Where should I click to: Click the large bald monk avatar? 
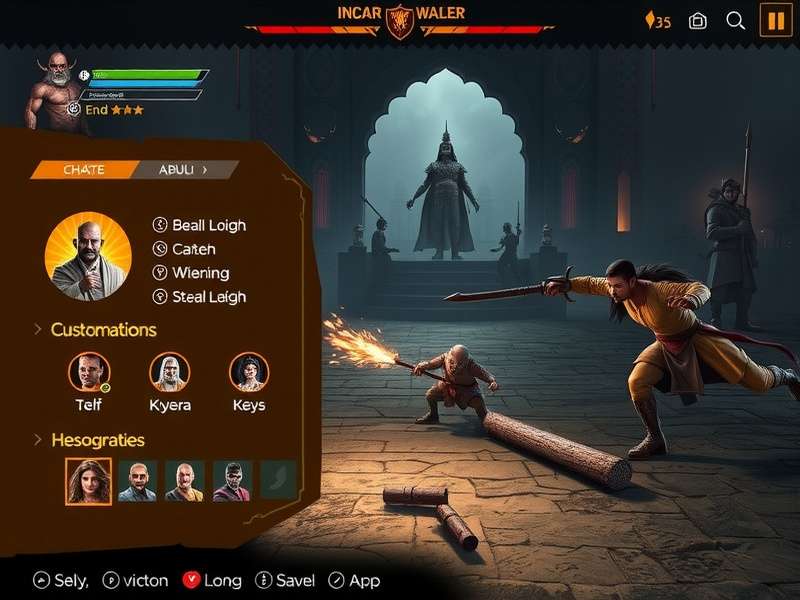pyautogui.click(x=88, y=256)
